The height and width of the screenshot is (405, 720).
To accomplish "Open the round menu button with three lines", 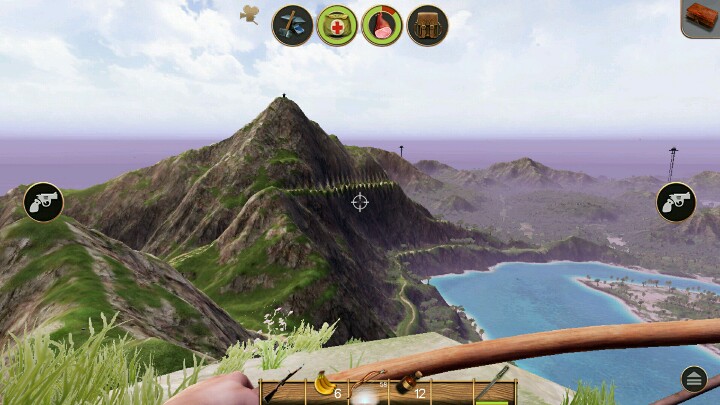I will click(x=694, y=378).
